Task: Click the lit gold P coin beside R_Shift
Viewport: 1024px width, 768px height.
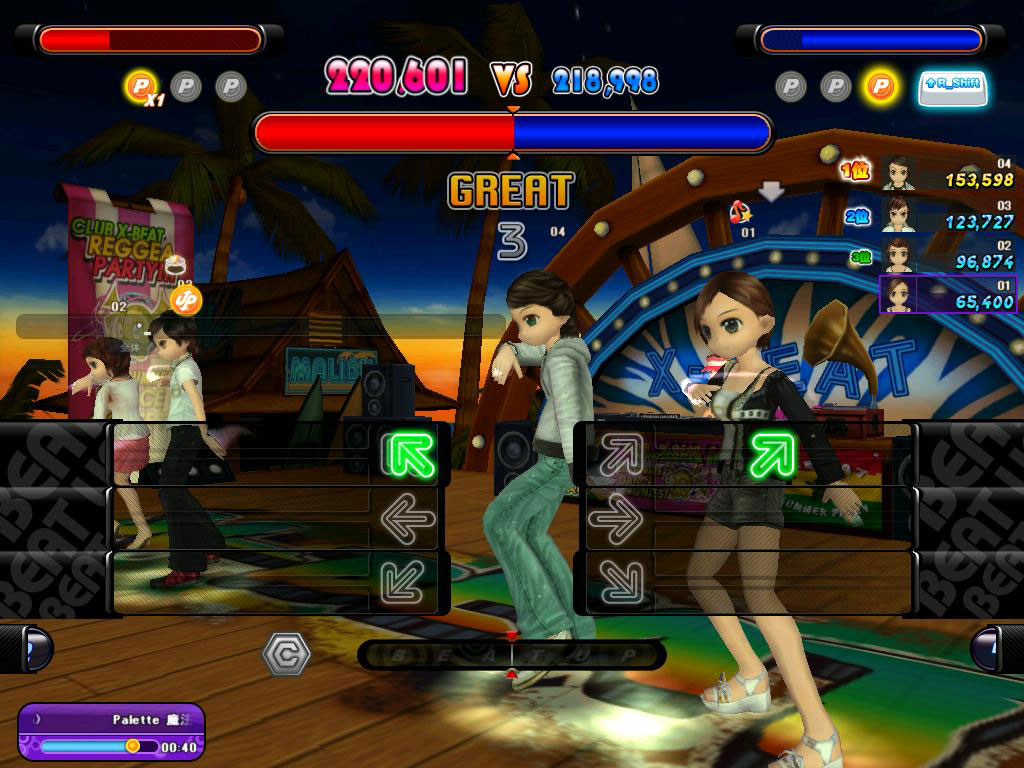Action: pyautogui.click(x=880, y=86)
